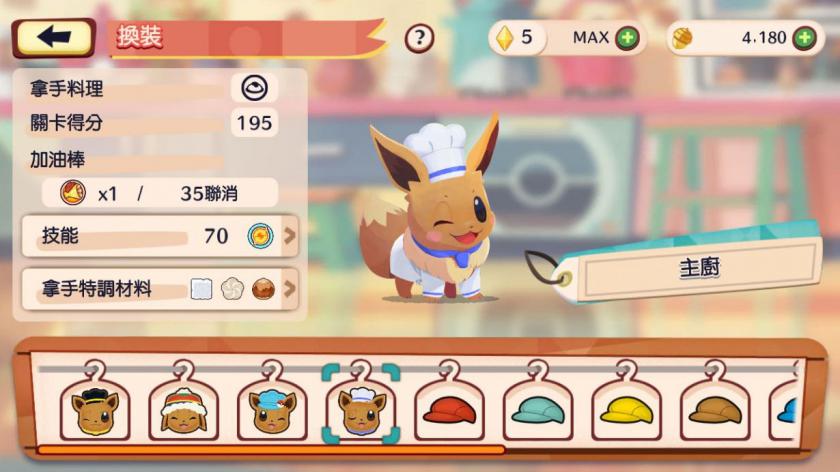The height and width of the screenshot is (472, 840).
Task: Choose the brown cap outfit
Action: (x=714, y=409)
